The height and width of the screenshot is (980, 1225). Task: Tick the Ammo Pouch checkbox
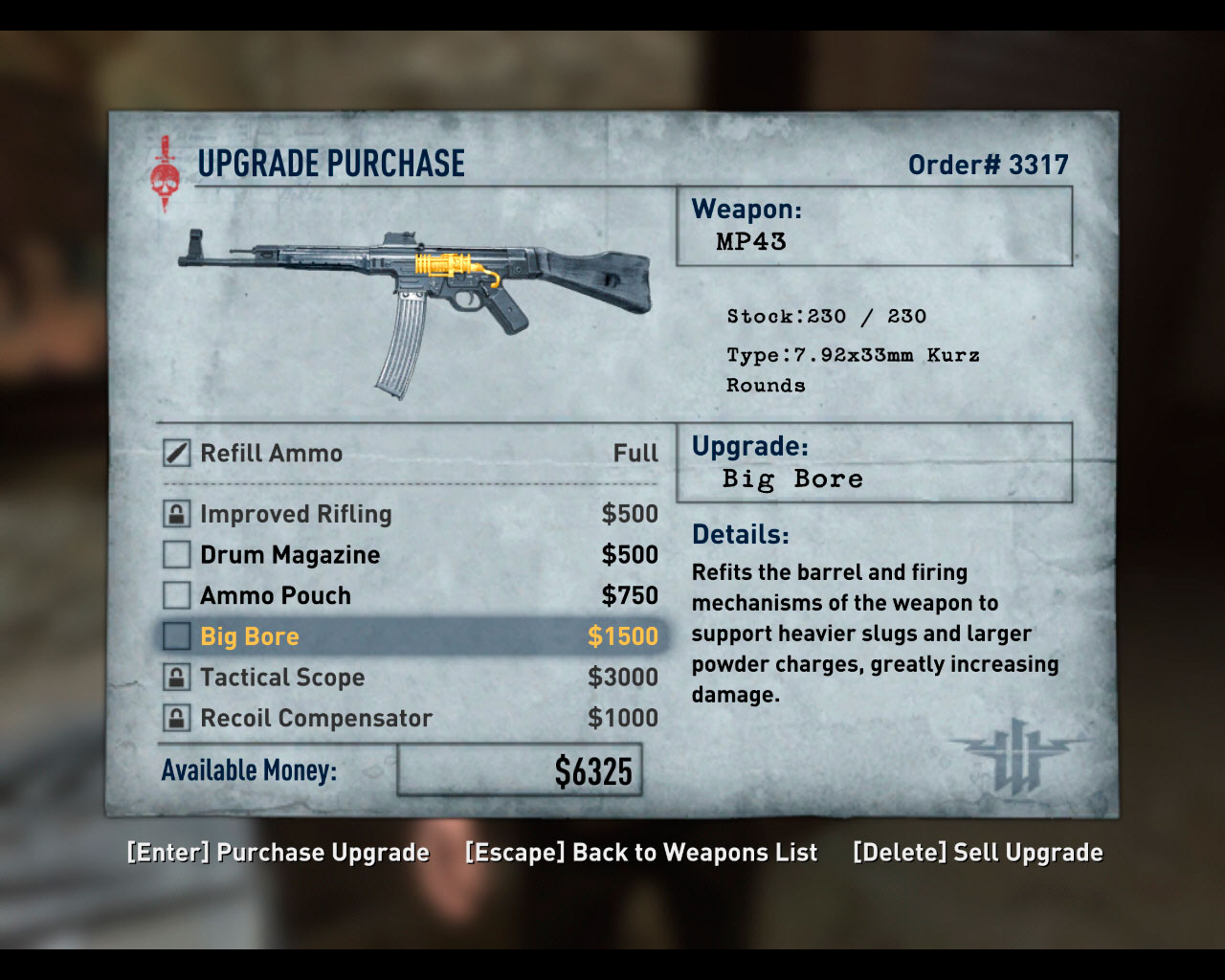tap(176, 595)
